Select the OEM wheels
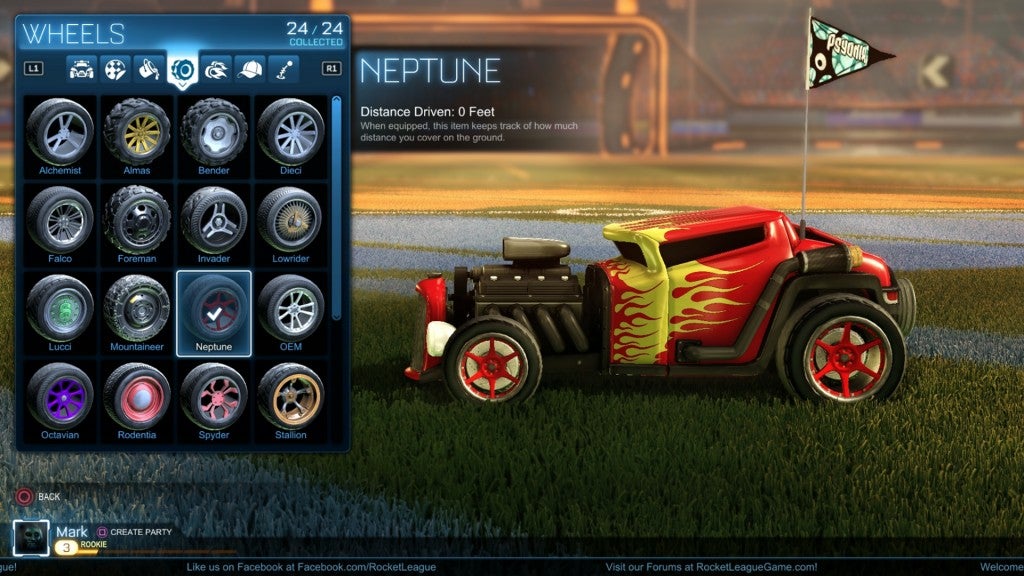This screenshot has width=1024, height=576. (291, 308)
